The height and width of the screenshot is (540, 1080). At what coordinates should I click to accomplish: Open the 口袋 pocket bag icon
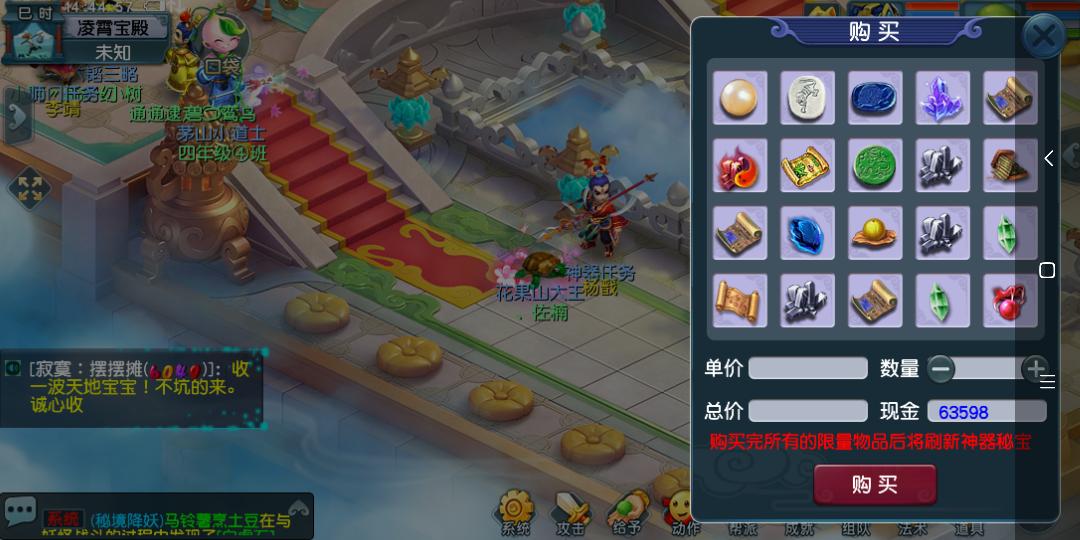(219, 45)
